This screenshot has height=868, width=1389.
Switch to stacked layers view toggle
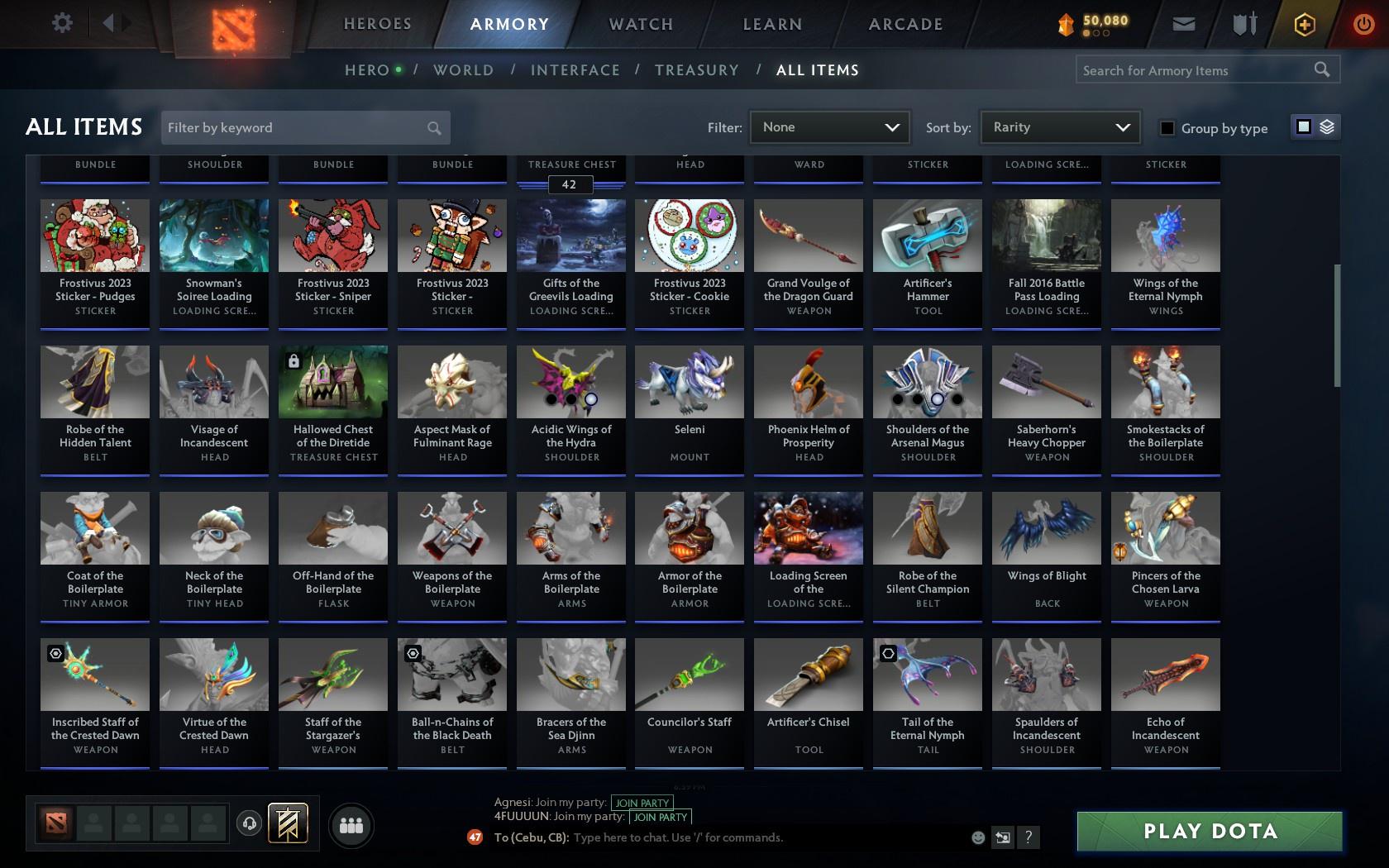(1327, 126)
